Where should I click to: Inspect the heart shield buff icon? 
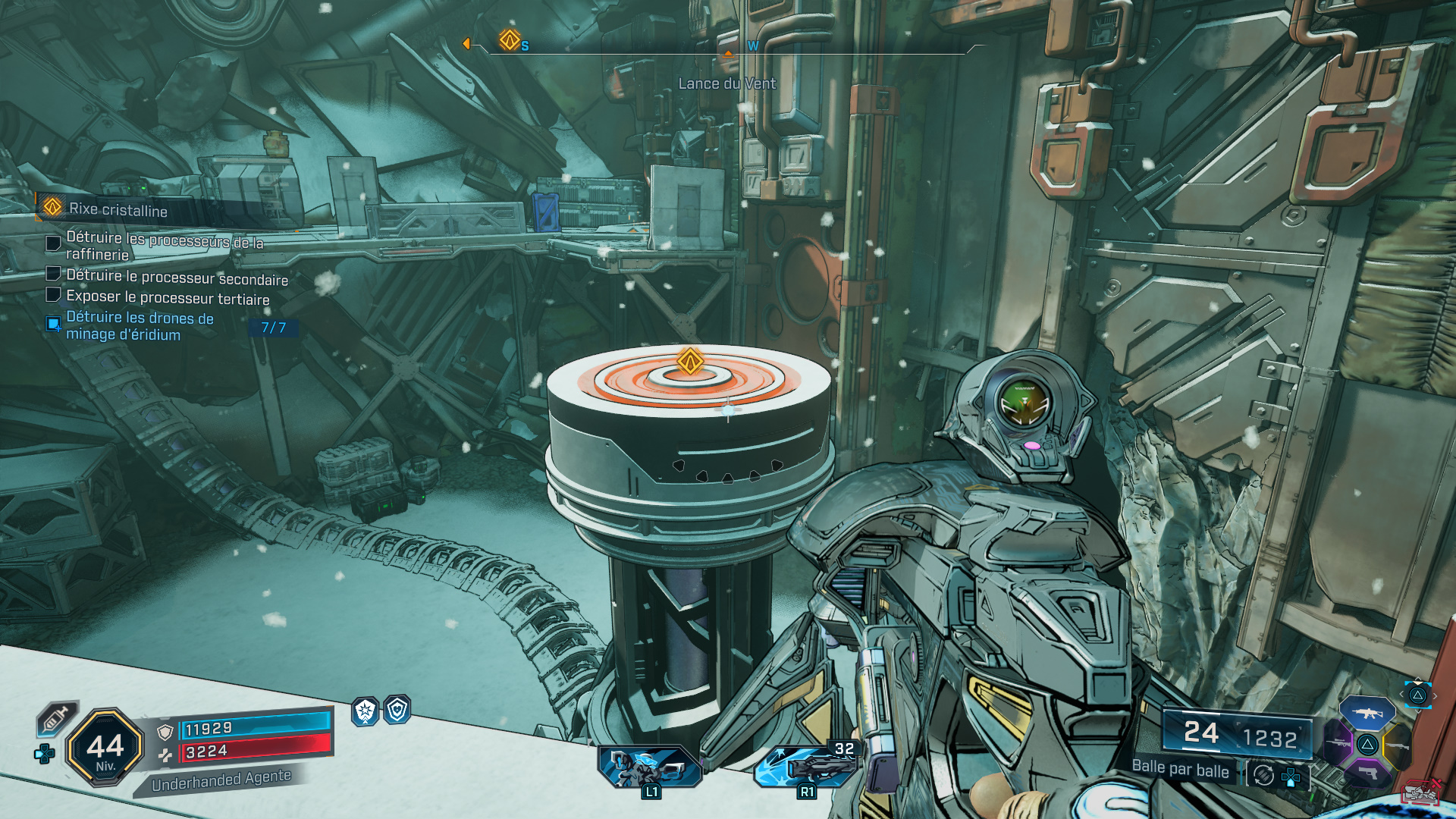coord(397,710)
